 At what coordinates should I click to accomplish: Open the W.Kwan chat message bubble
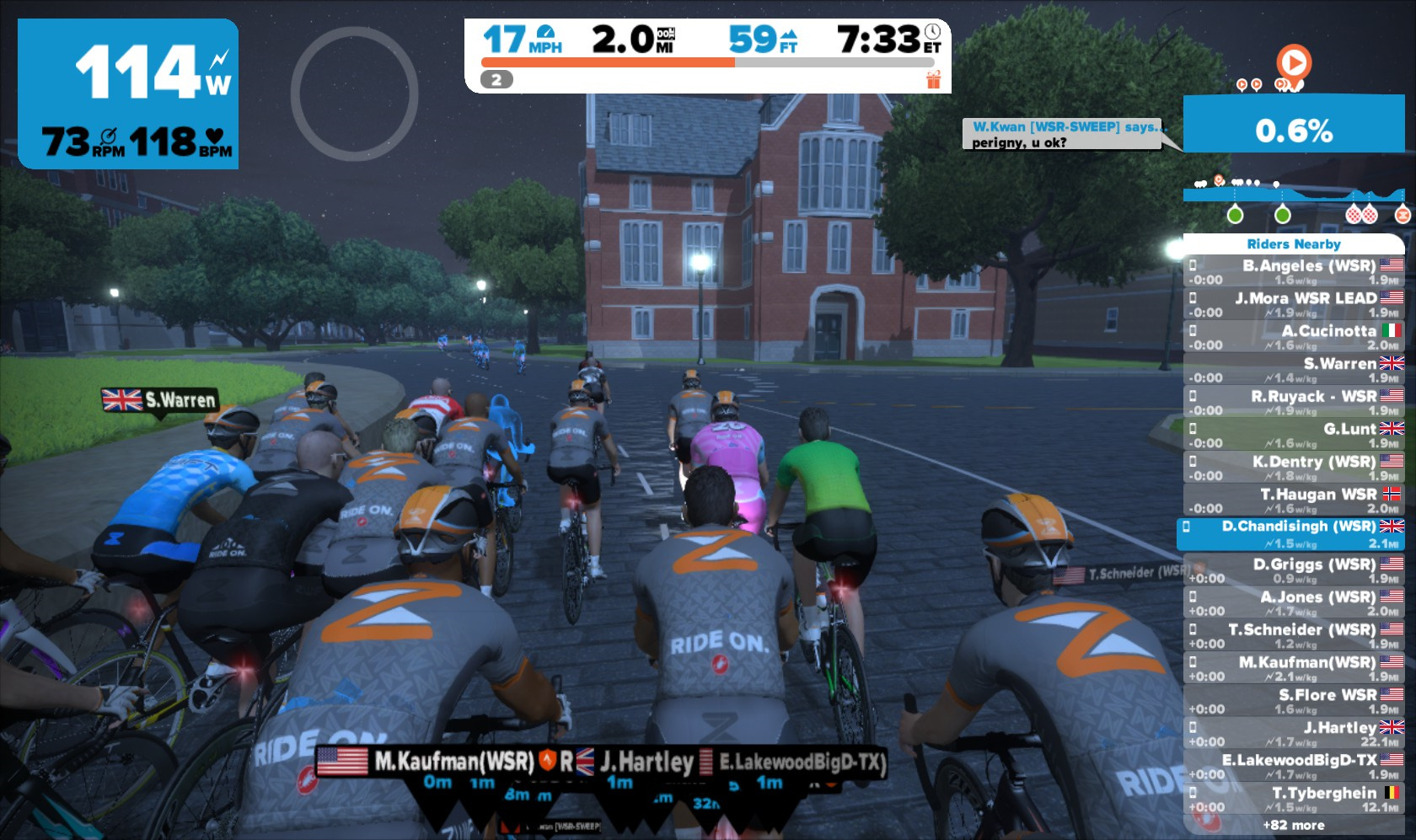coord(1062,134)
